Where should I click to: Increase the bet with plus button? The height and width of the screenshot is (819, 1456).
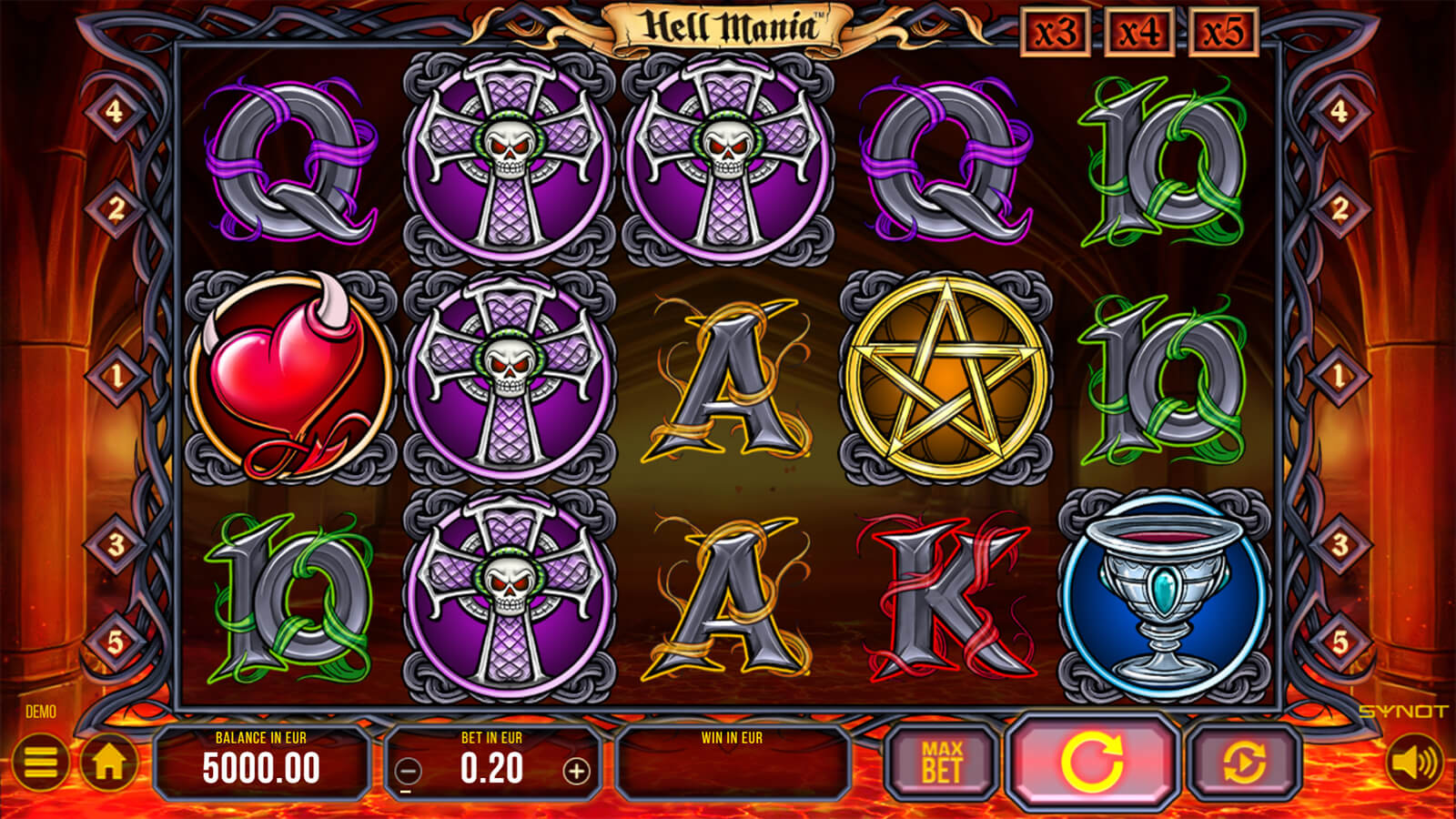[576, 772]
